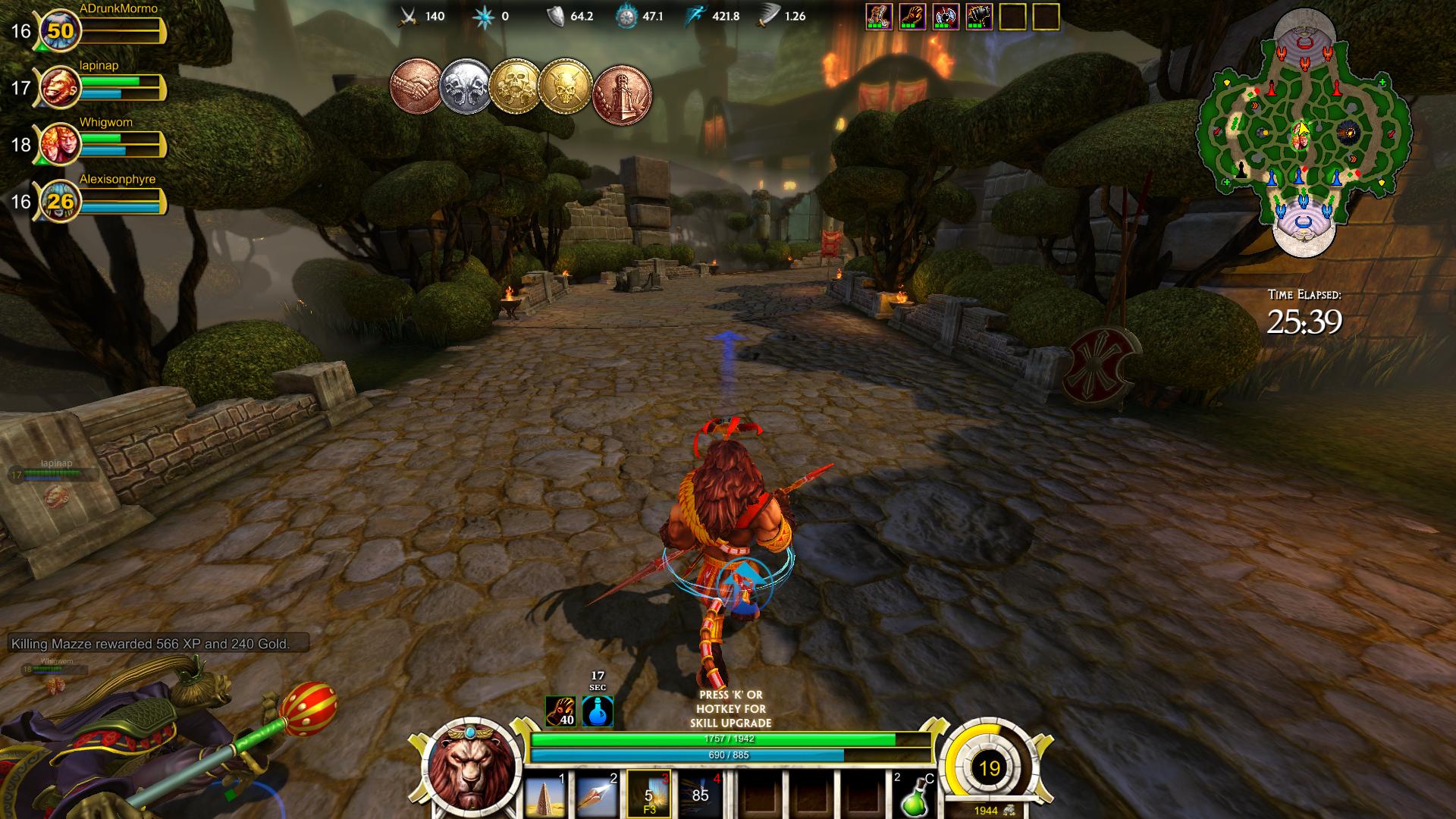Image resolution: width=1456 pixels, height=819 pixels.
Task: Pick Alexisonphyre's team portrait
Action: click(59, 201)
